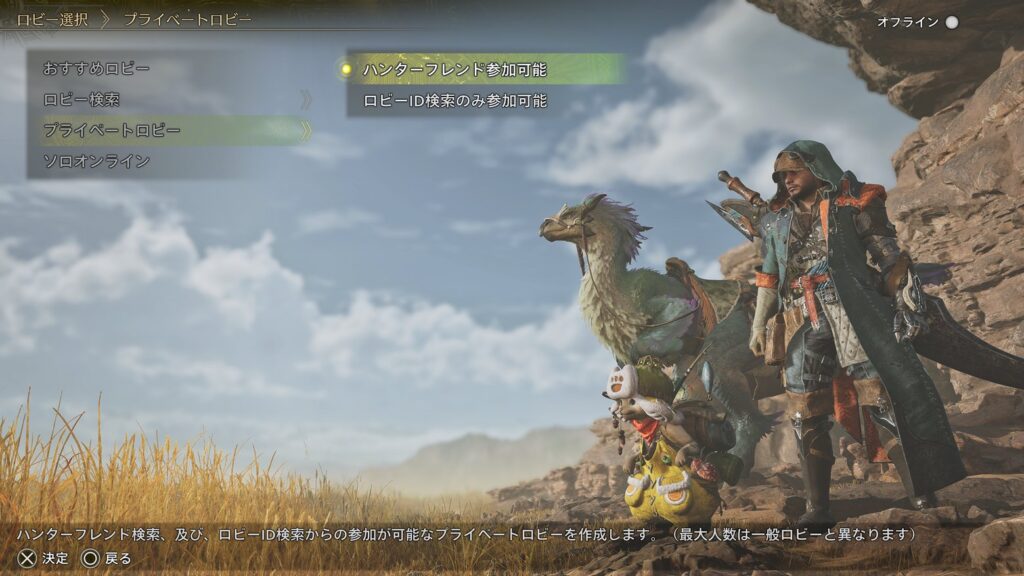Select ソロオンライン mode
The image size is (1024, 576).
pos(97,161)
